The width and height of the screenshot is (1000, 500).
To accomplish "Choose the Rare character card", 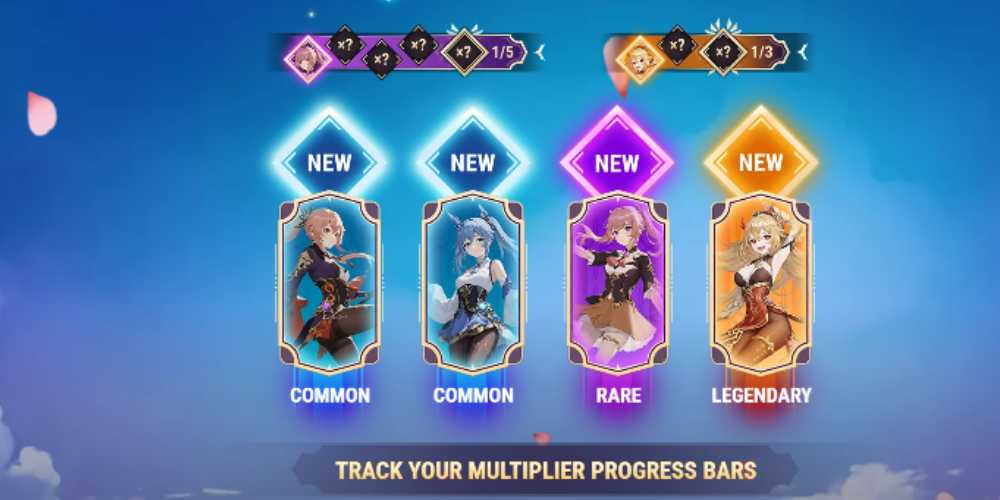I will (x=617, y=282).
